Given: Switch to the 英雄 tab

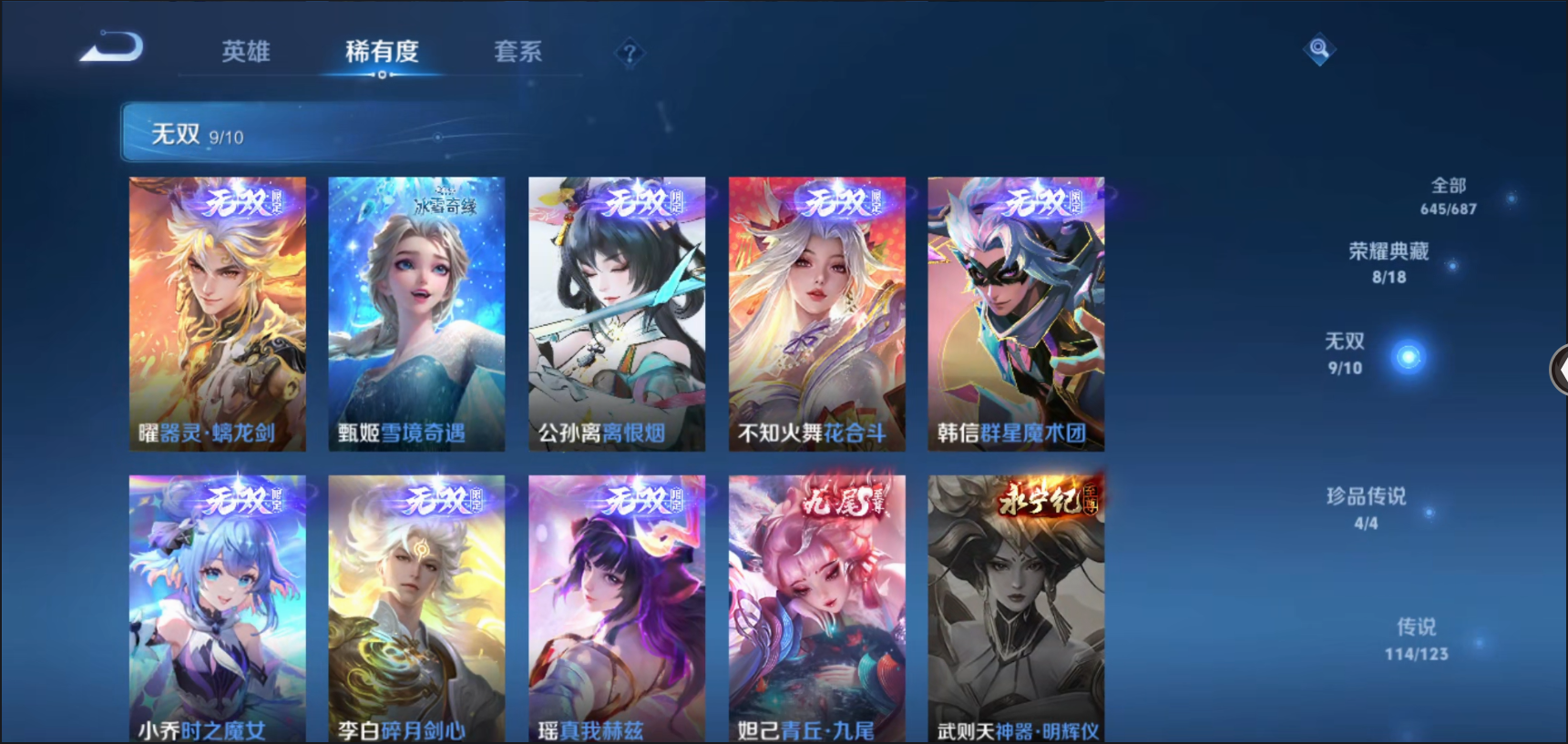Looking at the screenshot, I should pos(246,52).
